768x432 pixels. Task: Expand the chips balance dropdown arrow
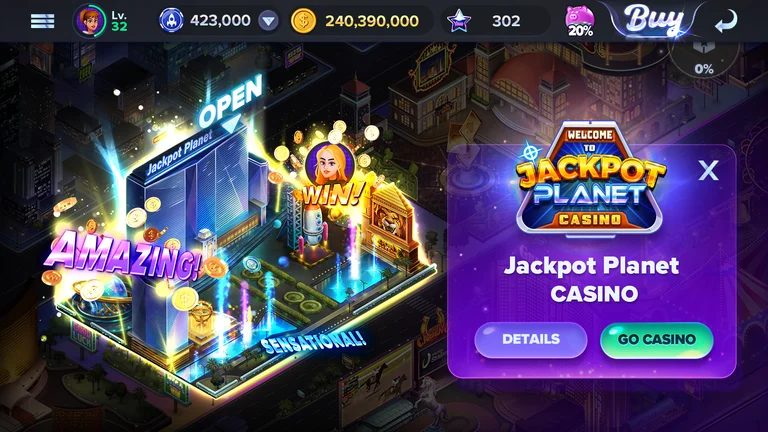(268, 20)
